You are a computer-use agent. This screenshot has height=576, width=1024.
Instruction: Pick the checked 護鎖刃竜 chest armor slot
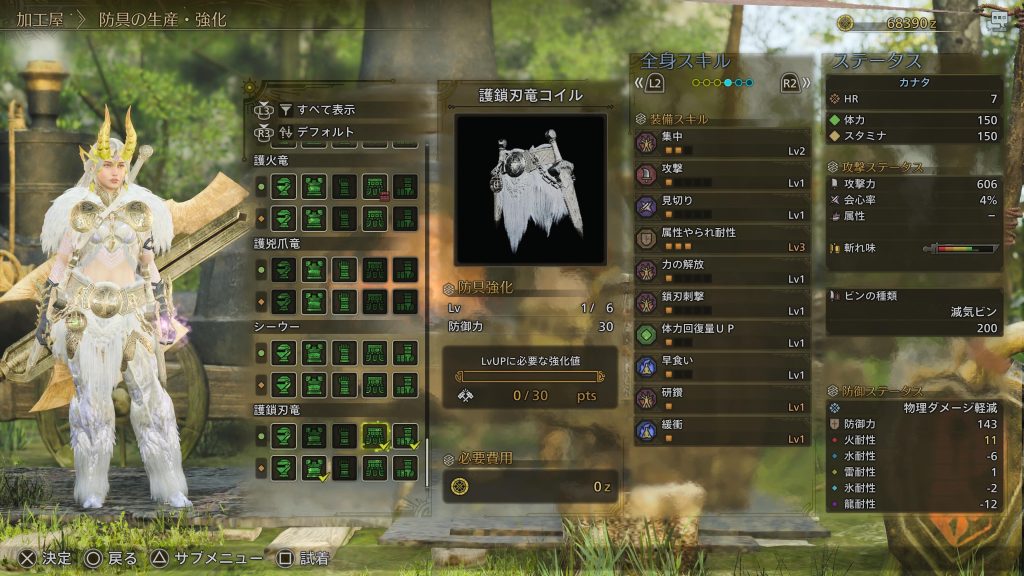coord(315,467)
